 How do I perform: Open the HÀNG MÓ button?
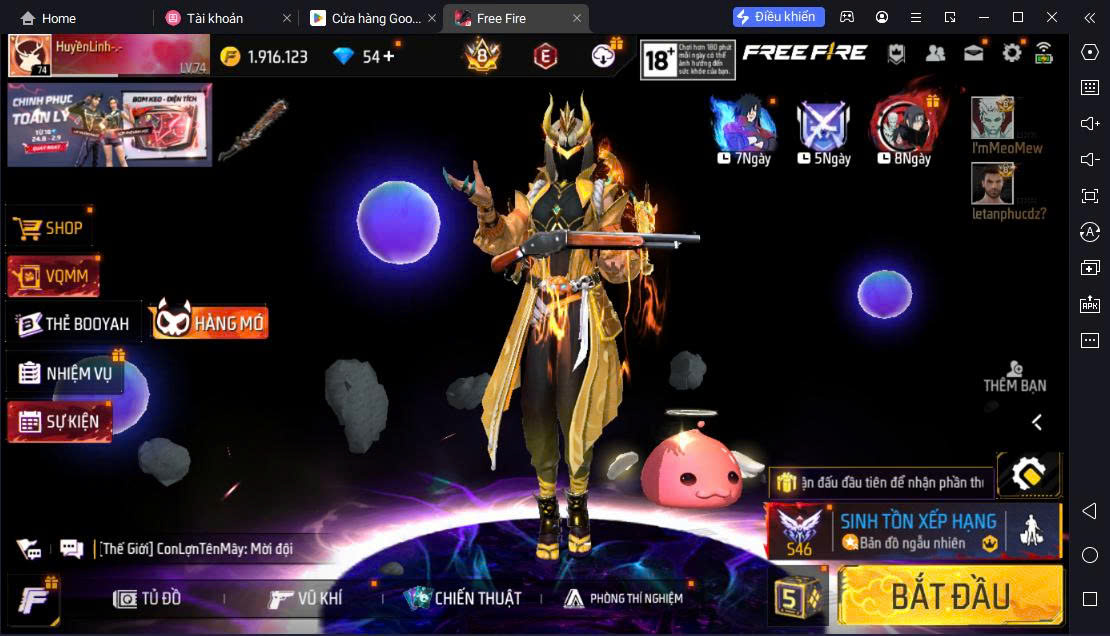pos(210,322)
